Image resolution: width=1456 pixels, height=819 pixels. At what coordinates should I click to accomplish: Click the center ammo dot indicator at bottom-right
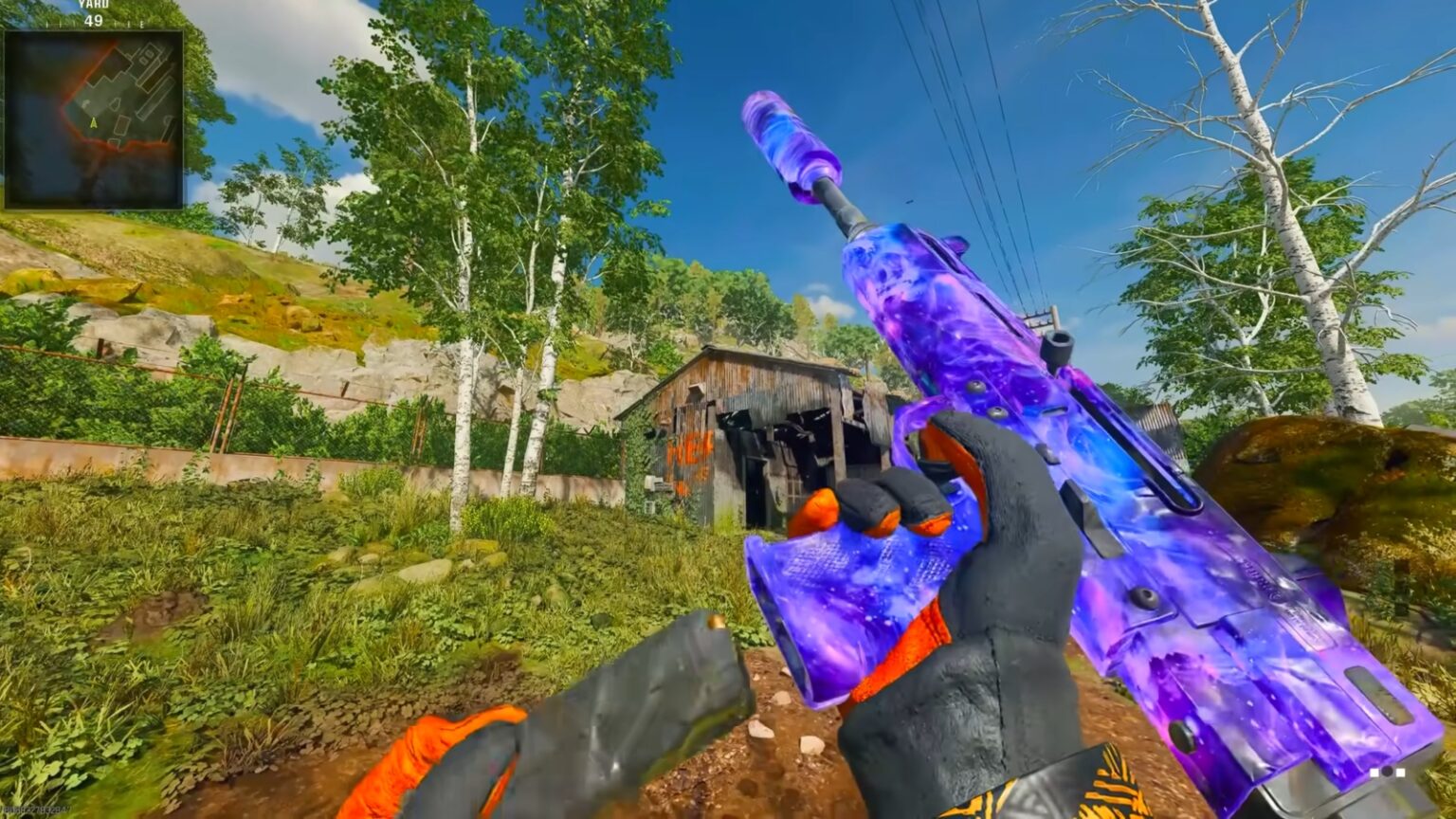coord(1387,772)
